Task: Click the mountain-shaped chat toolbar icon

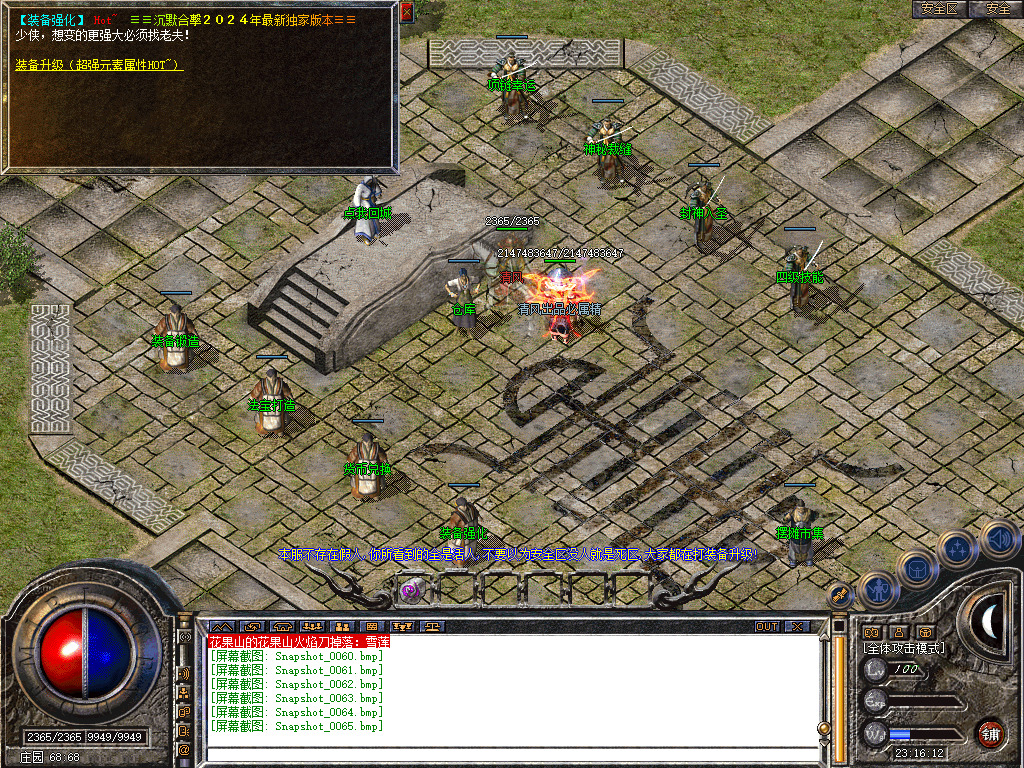Action: pyautogui.click(x=220, y=627)
